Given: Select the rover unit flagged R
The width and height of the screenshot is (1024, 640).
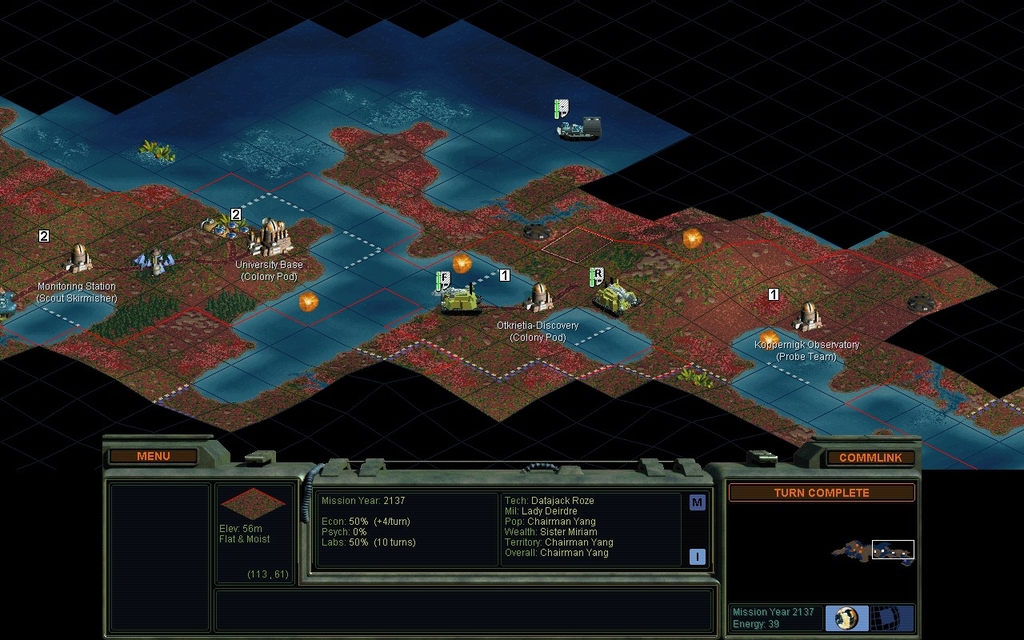Looking at the screenshot, I should (x=612, y=295).
